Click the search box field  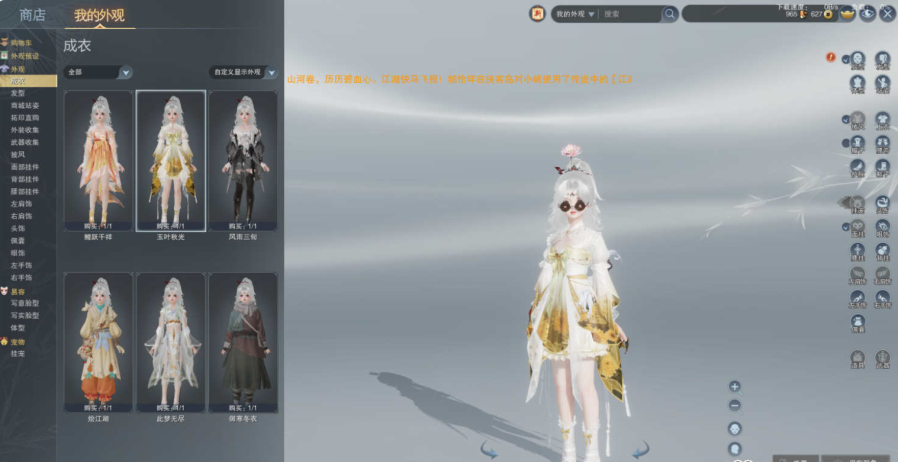630,14
